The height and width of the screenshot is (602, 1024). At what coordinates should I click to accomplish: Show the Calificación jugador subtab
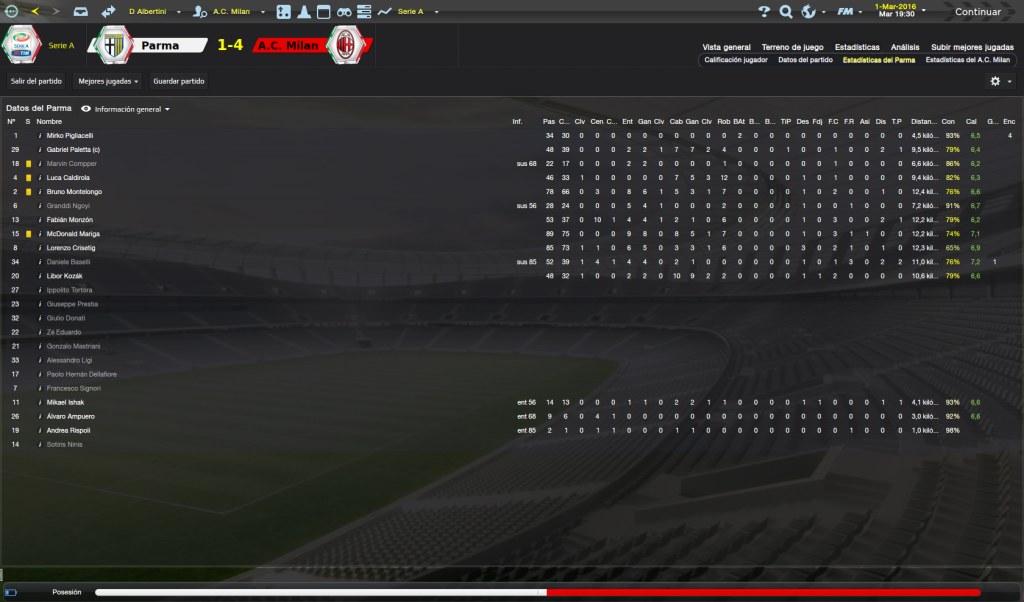[x=736, y=60]
